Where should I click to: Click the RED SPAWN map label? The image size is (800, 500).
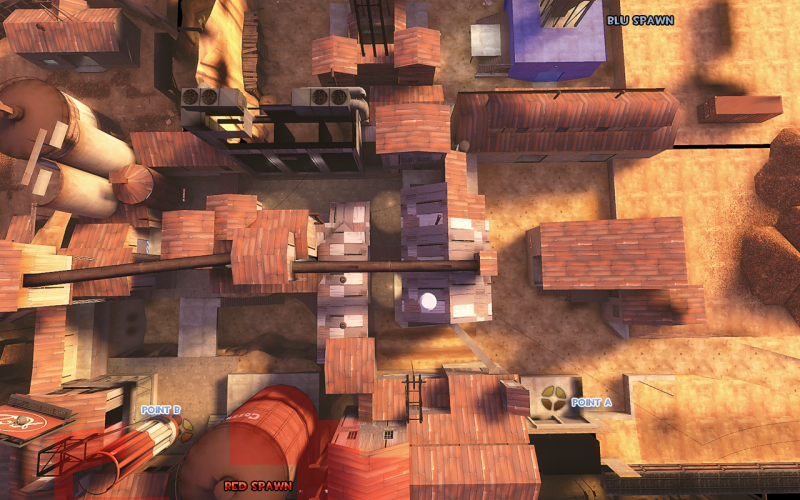258,486
